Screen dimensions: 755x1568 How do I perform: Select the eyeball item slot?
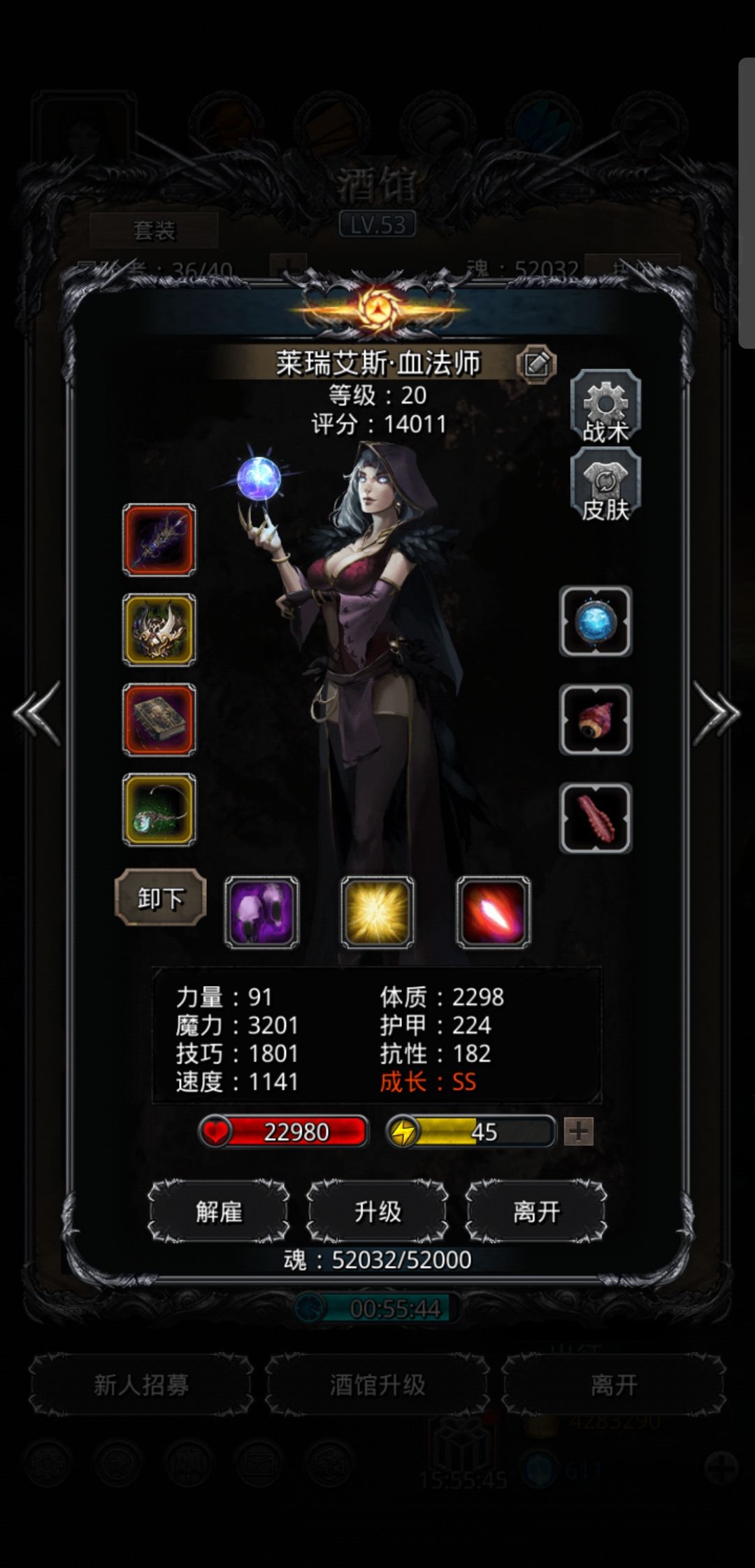pyautogui.click(x=596, y=720)
